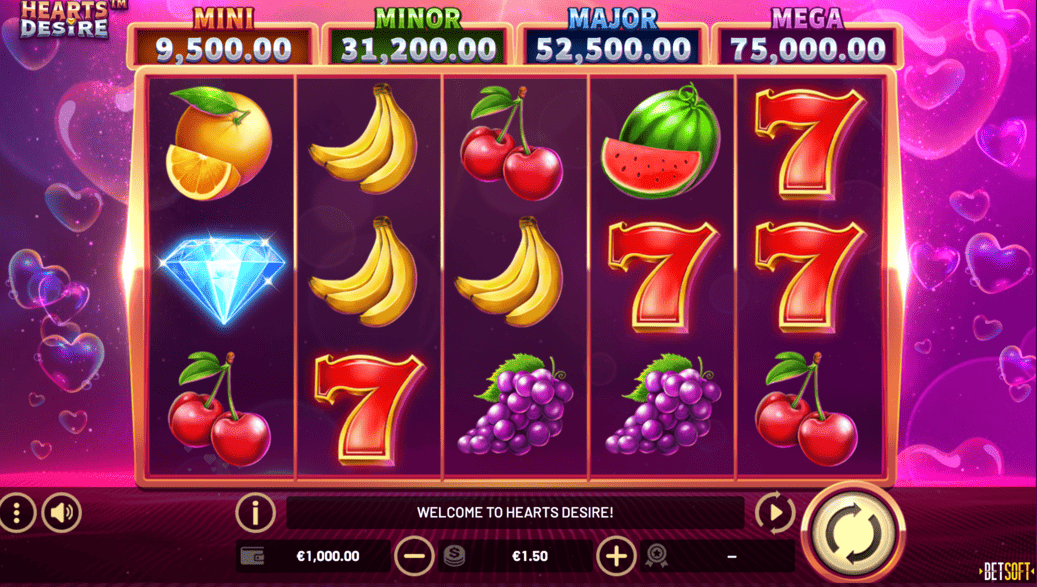The height and width of the screenshot is (587, 1037).
Task: Decrease the bet with the minus button
Action: [413, 556]
